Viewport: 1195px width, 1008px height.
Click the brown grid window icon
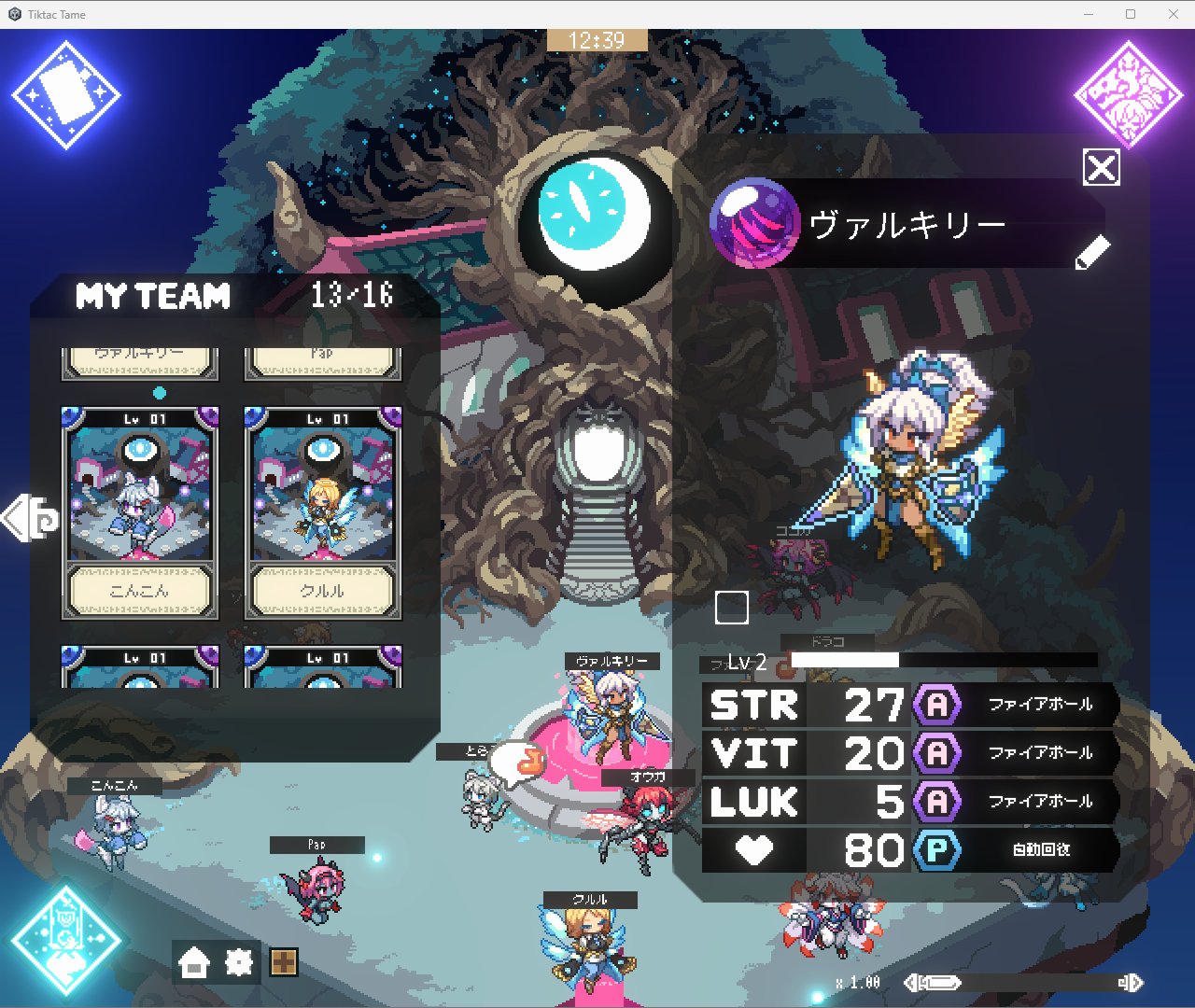[x=284, y=962]
